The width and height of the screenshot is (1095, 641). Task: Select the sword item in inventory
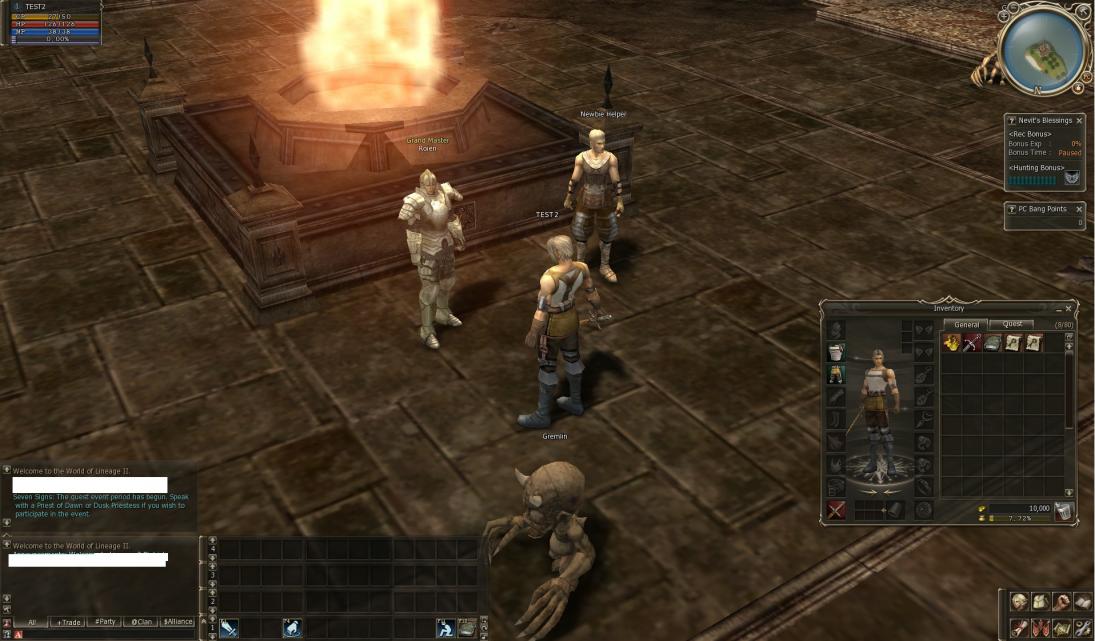coord(971,343)
